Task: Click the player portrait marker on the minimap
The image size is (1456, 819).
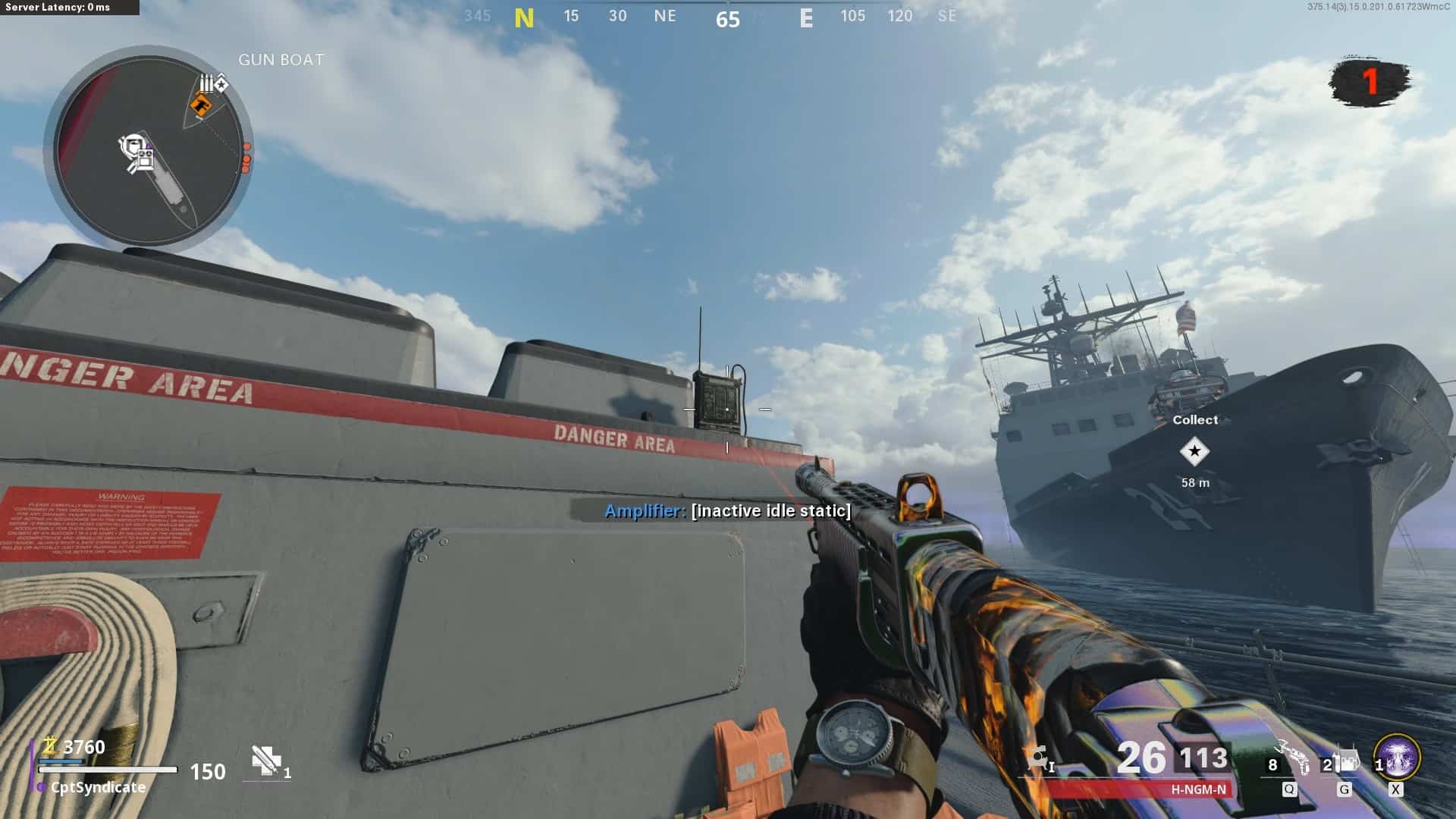Action: click(x=133, y=145)
